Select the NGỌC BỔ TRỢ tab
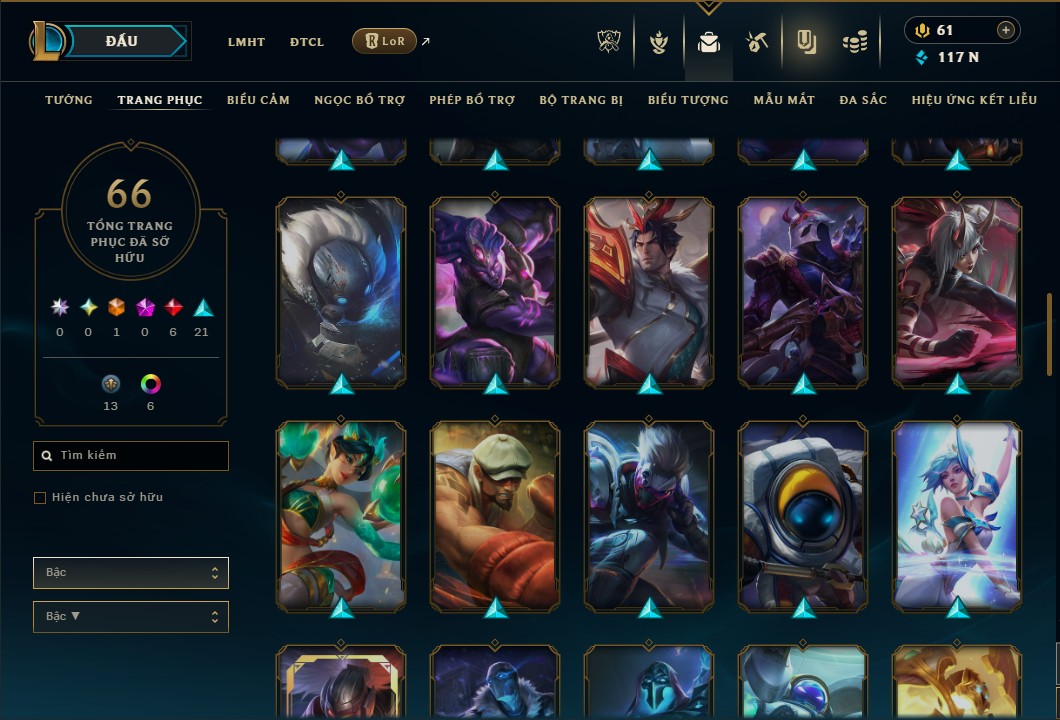 [359, 100]
